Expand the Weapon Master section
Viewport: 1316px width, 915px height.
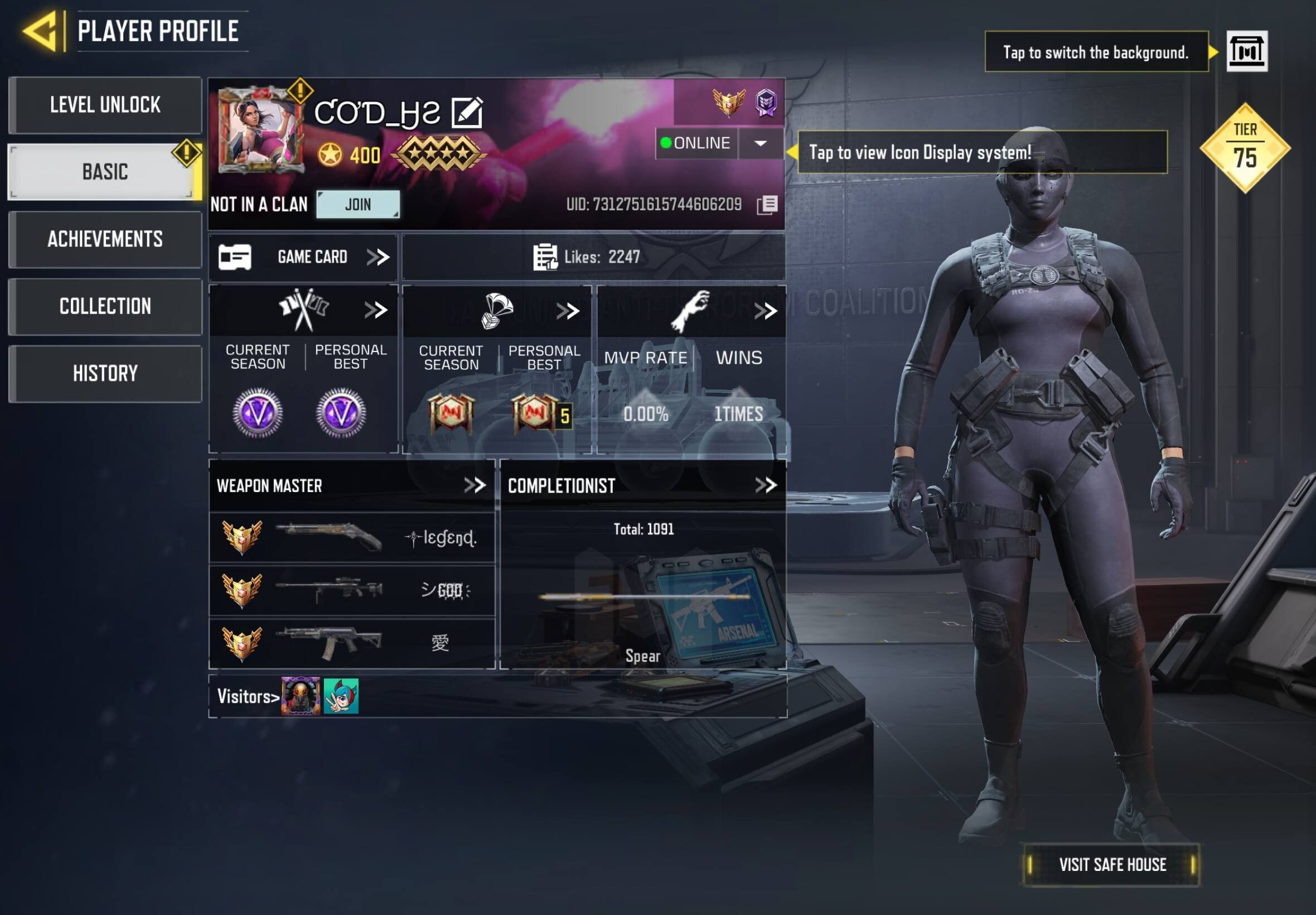coord(475,485)
